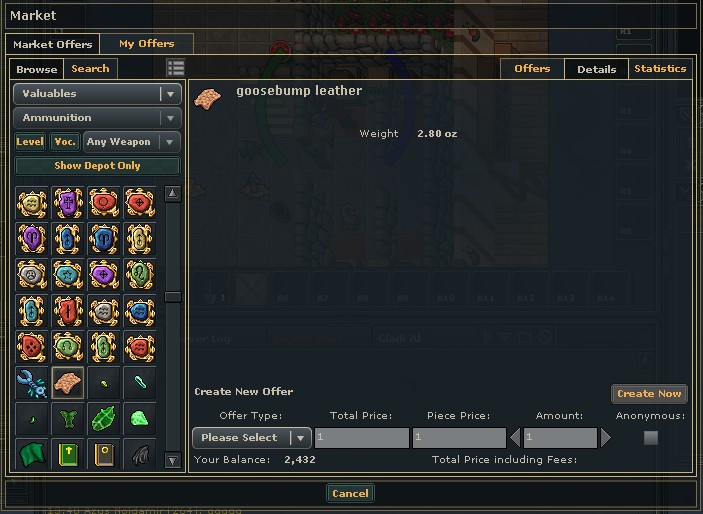Click the Piece Price input field
The height and width of the screenshot is (514, 703).
coord(459,438)
